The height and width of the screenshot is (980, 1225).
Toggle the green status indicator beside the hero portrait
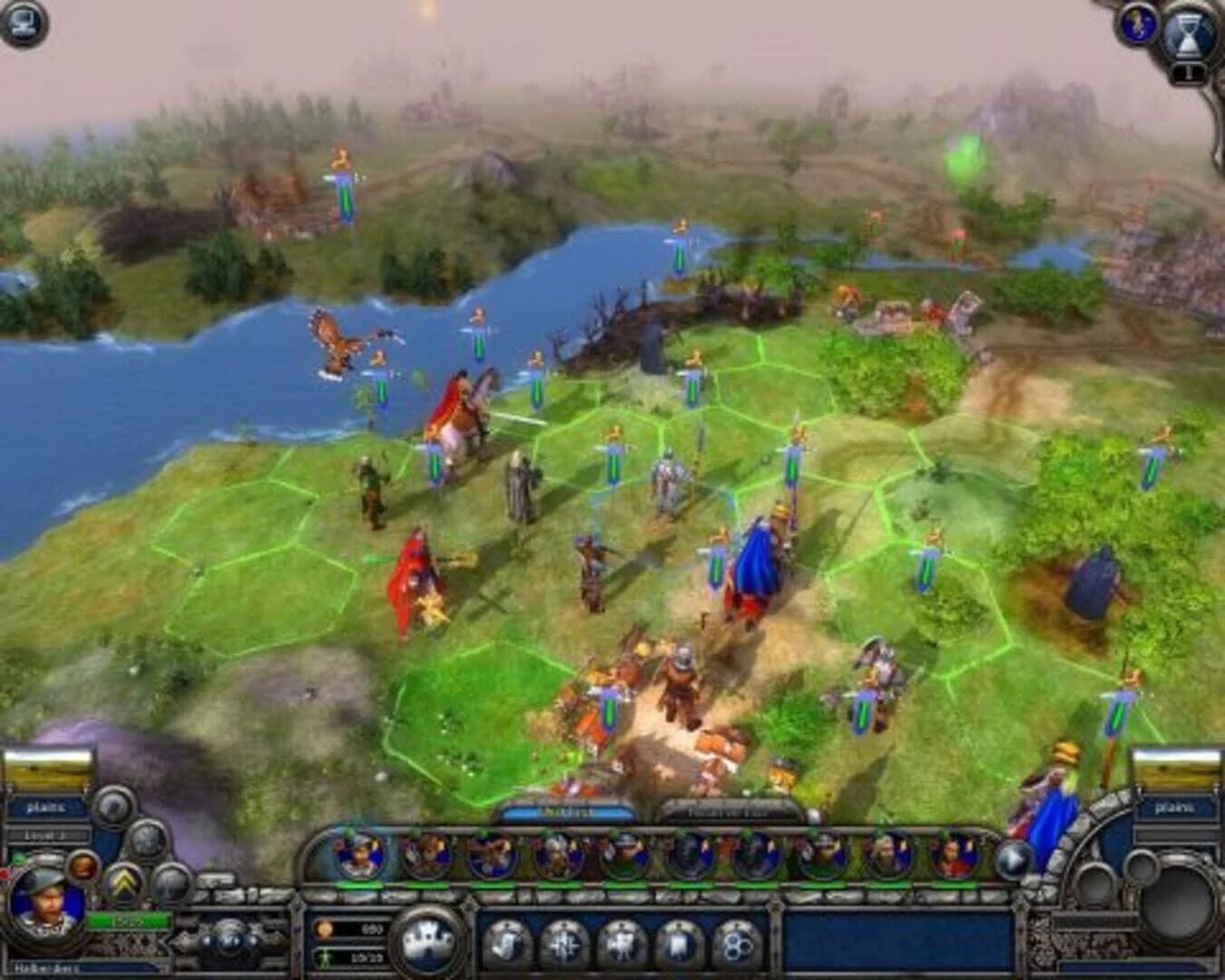tap(18, 857)
